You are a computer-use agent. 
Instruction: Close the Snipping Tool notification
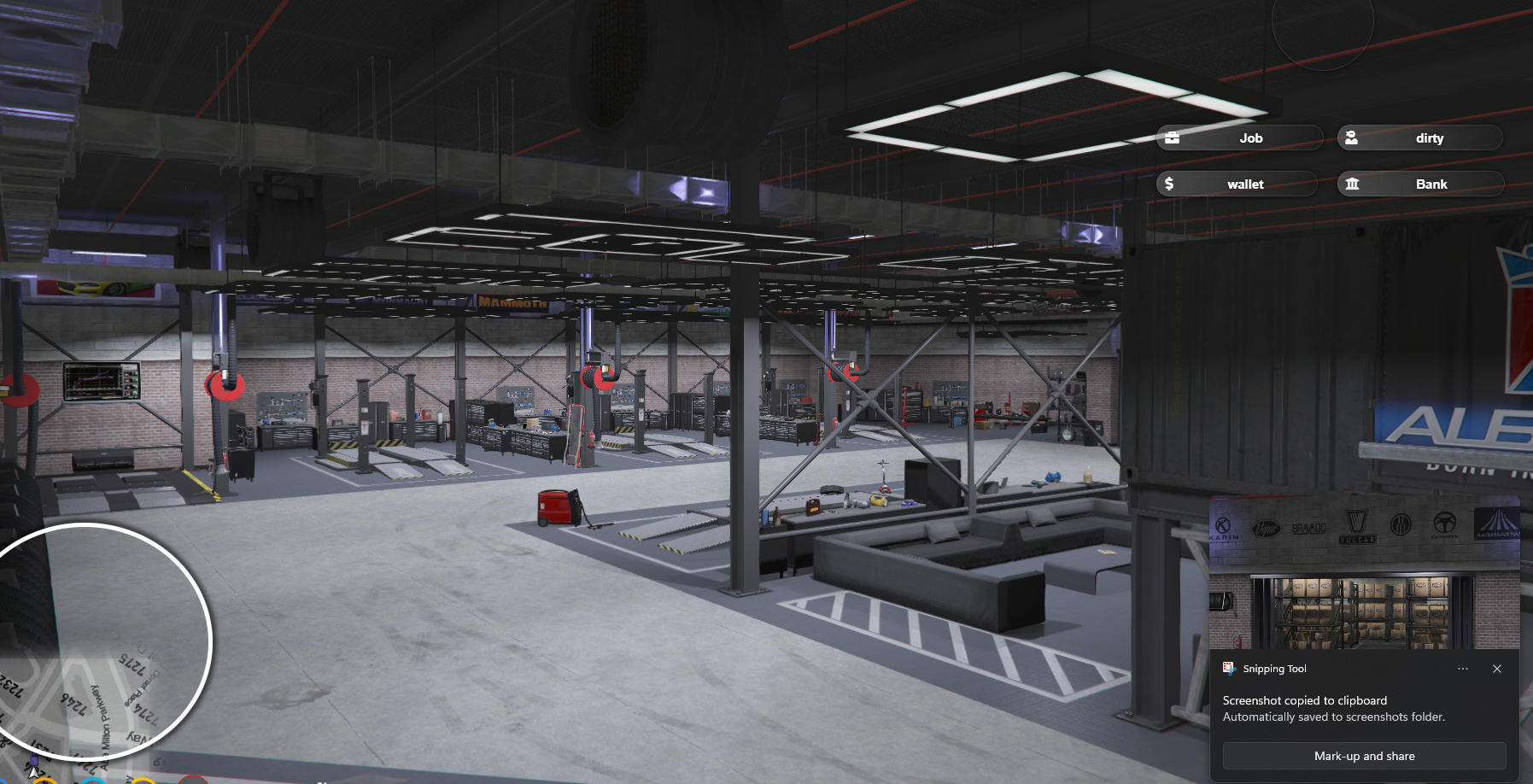(1497, 669)
